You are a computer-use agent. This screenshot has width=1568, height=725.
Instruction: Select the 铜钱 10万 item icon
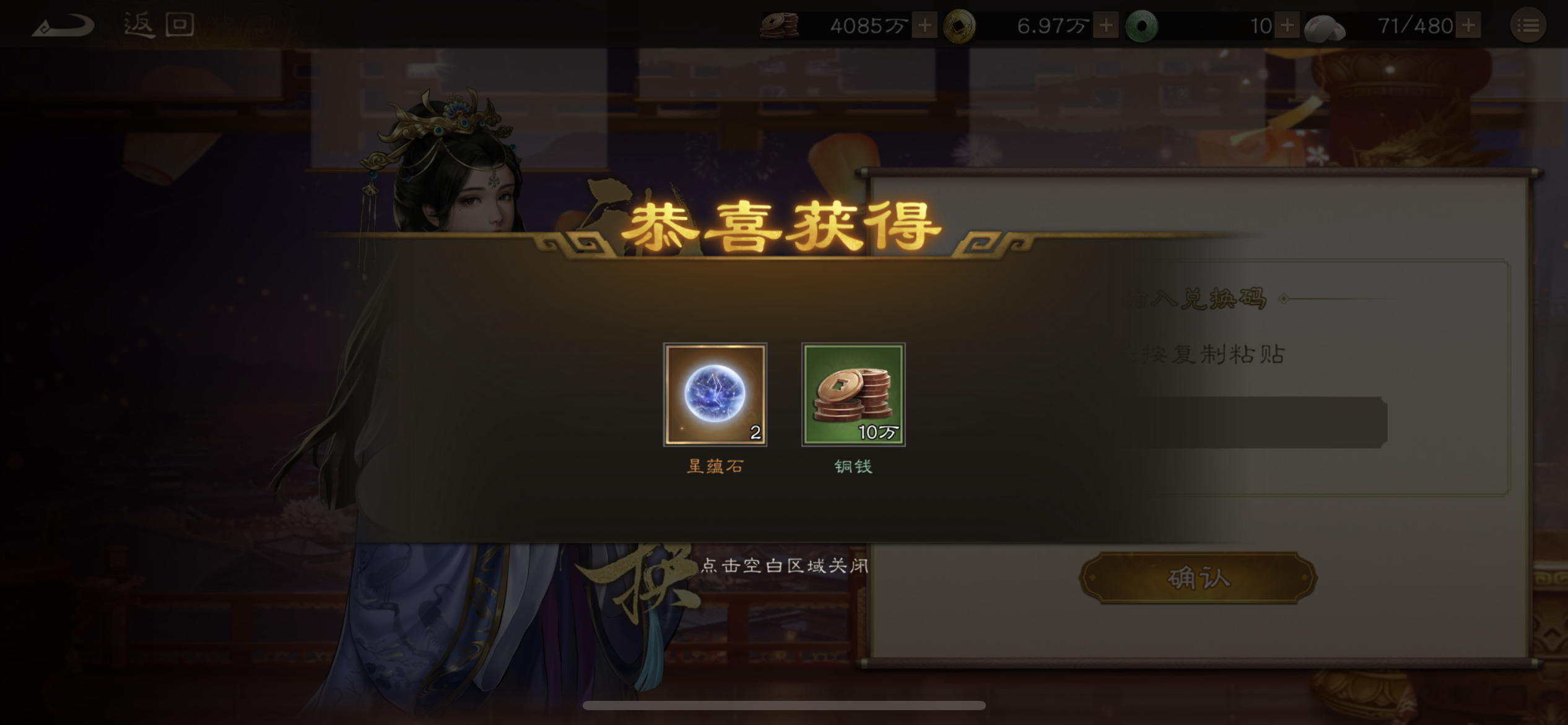click(853, 395)
